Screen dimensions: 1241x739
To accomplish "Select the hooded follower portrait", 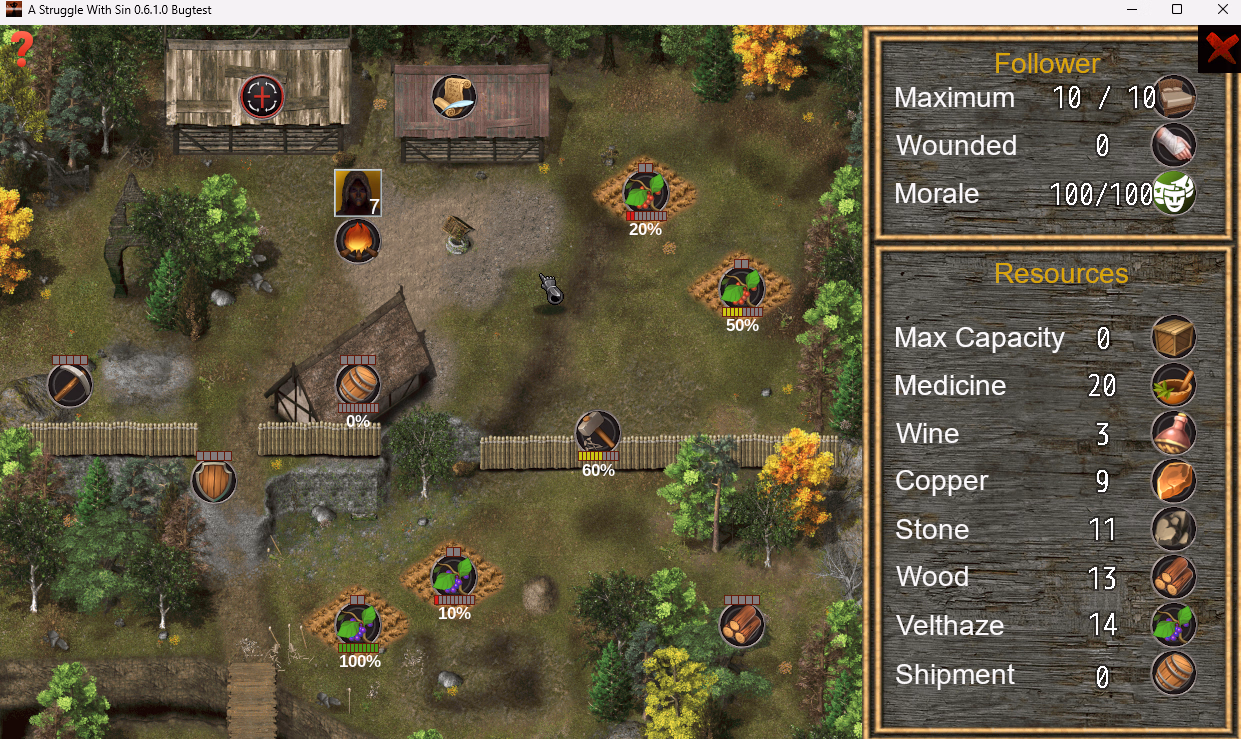I will tap(357, 193).
